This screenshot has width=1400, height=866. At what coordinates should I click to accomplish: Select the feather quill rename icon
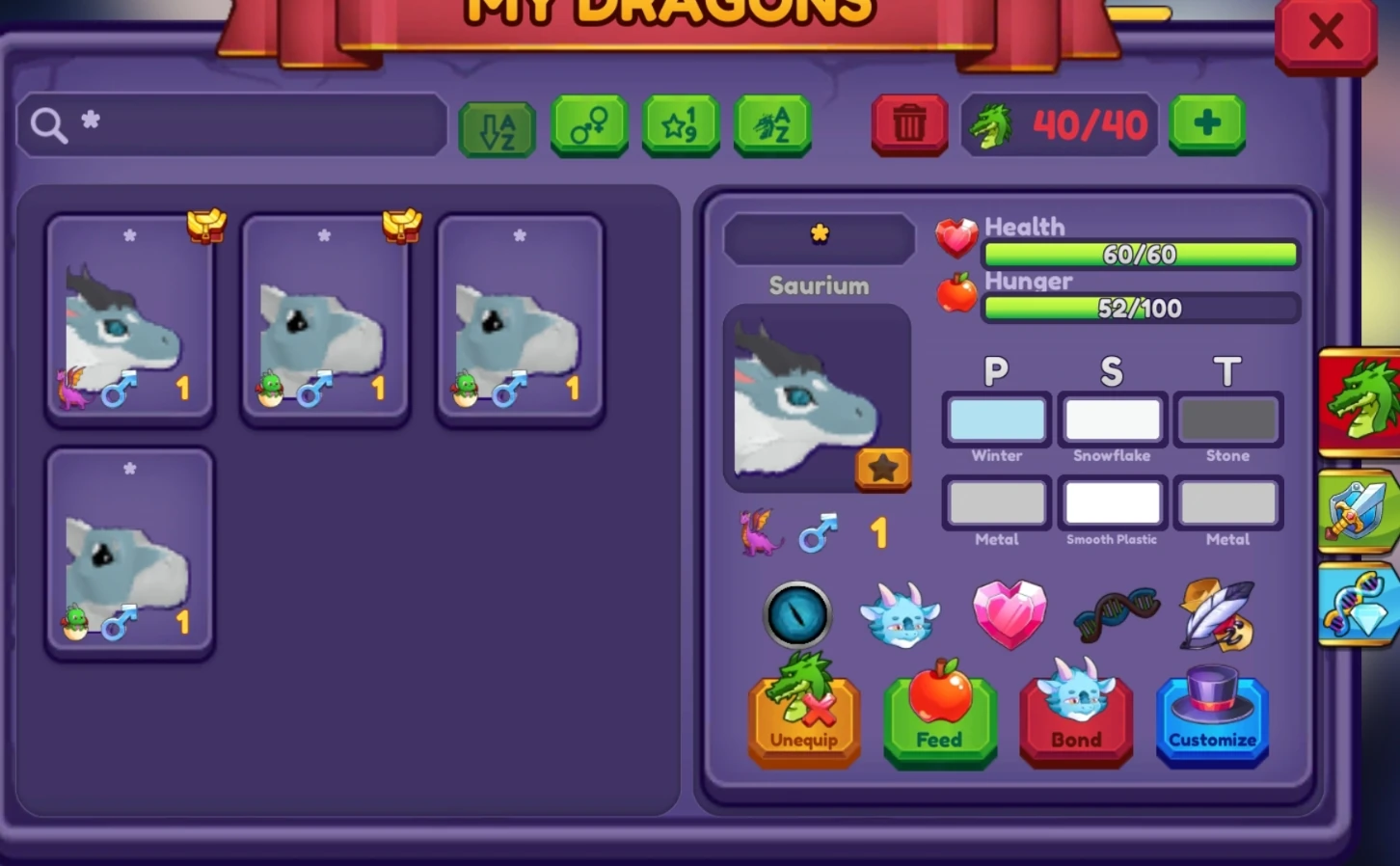[x=1217, y=614]
